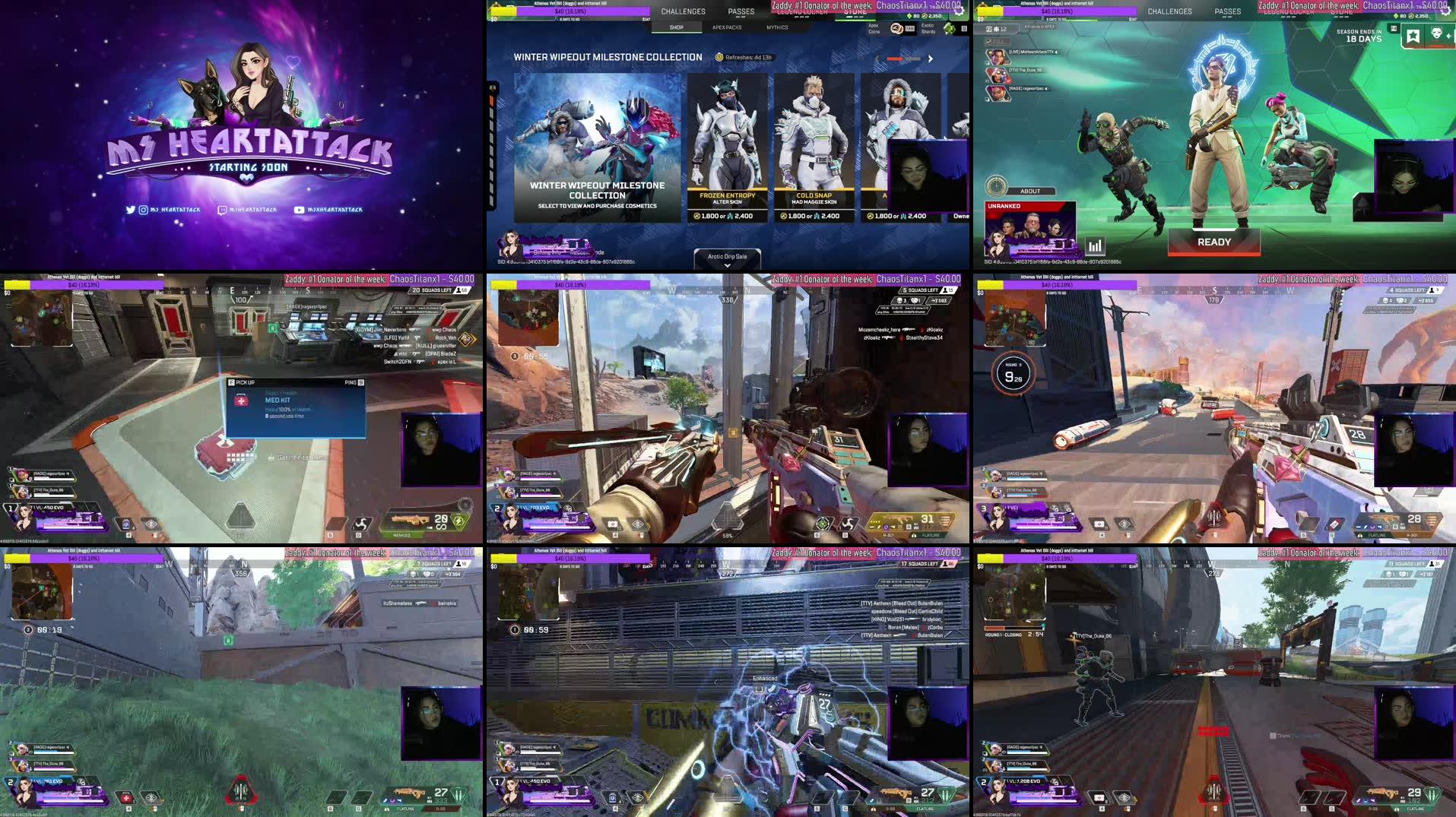
Task: Click the Exotic Shards currency icon
Action: pos(948,28)
